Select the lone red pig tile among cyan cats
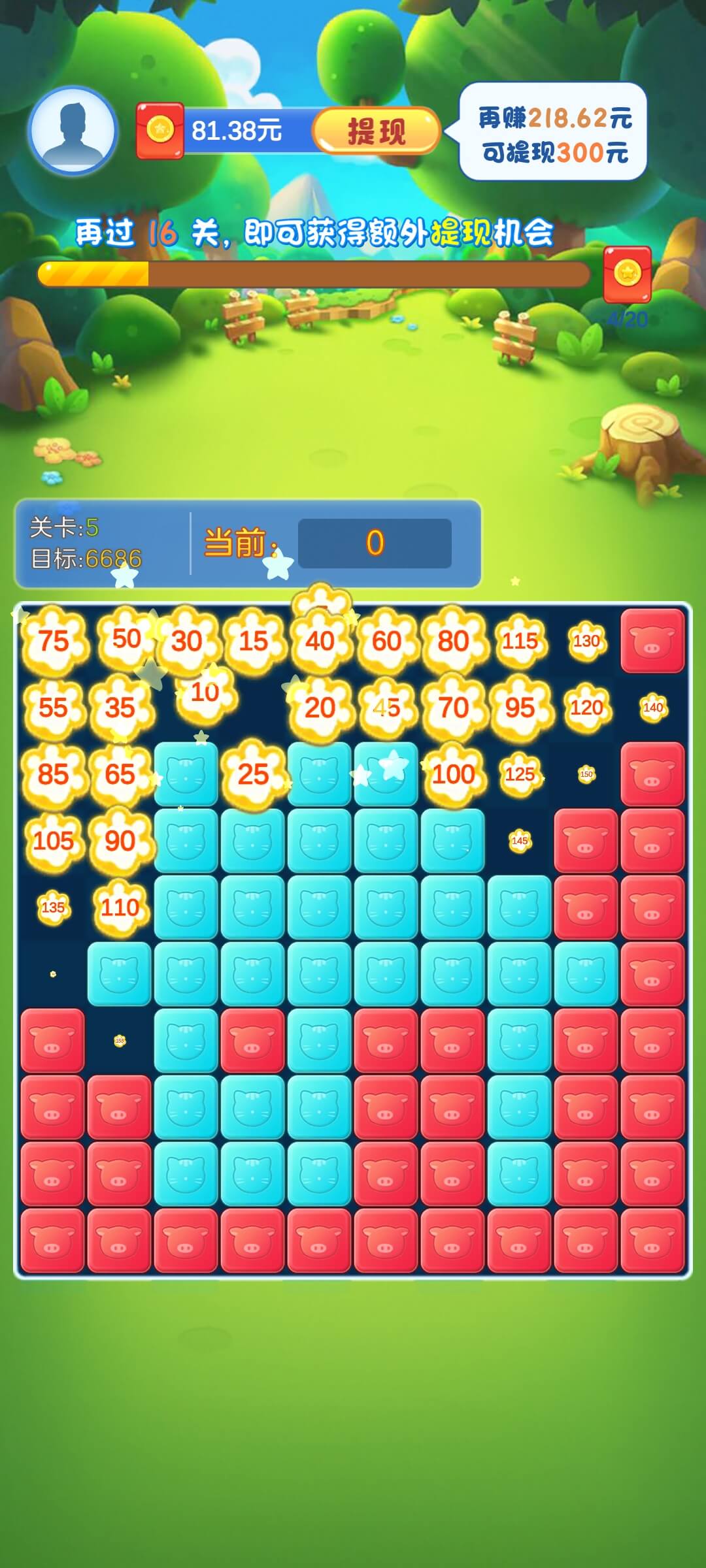The height and width of the screenshot is (1568, 706). pos(253,1041)
